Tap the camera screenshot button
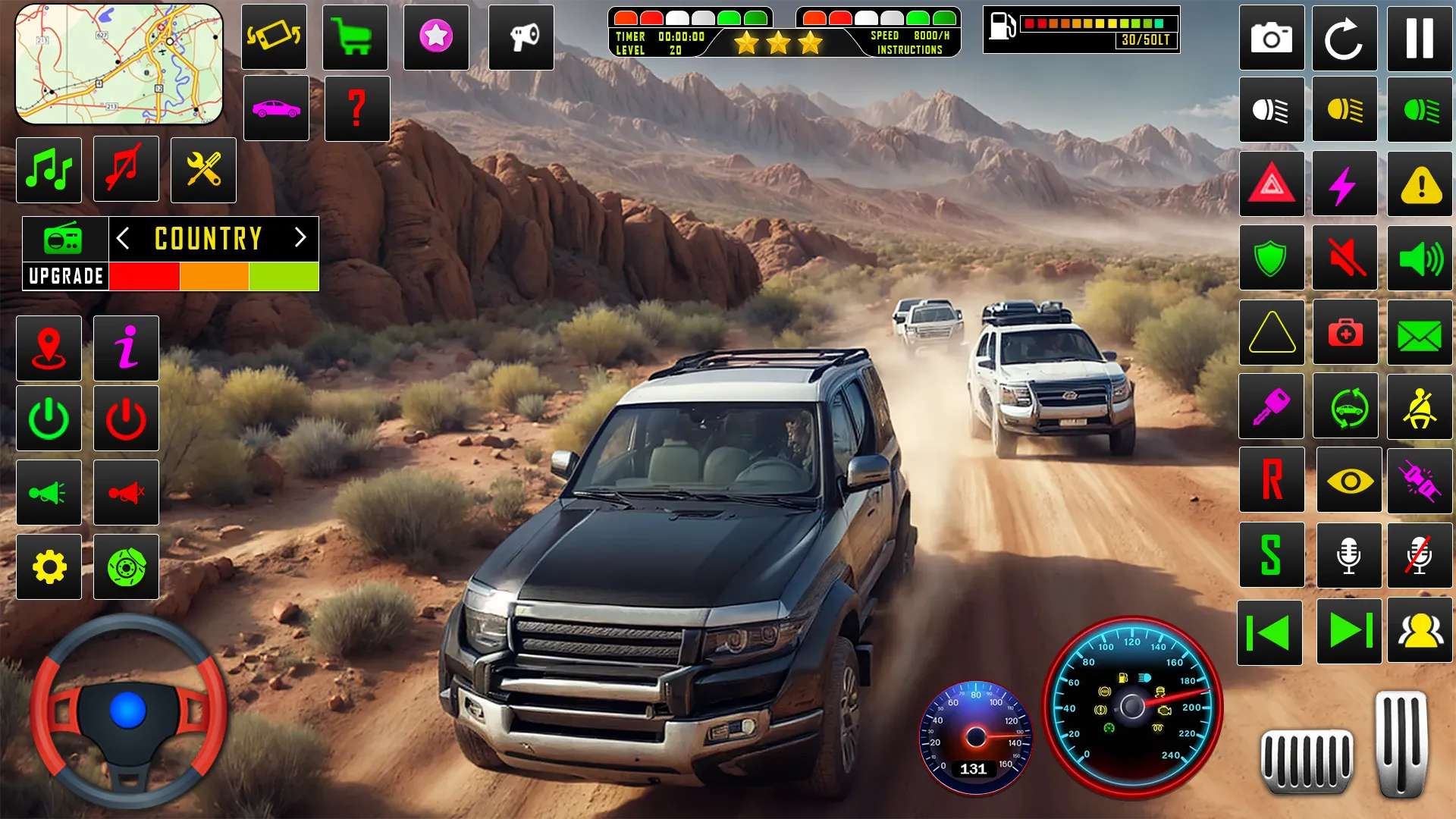 coord(1272,38)
